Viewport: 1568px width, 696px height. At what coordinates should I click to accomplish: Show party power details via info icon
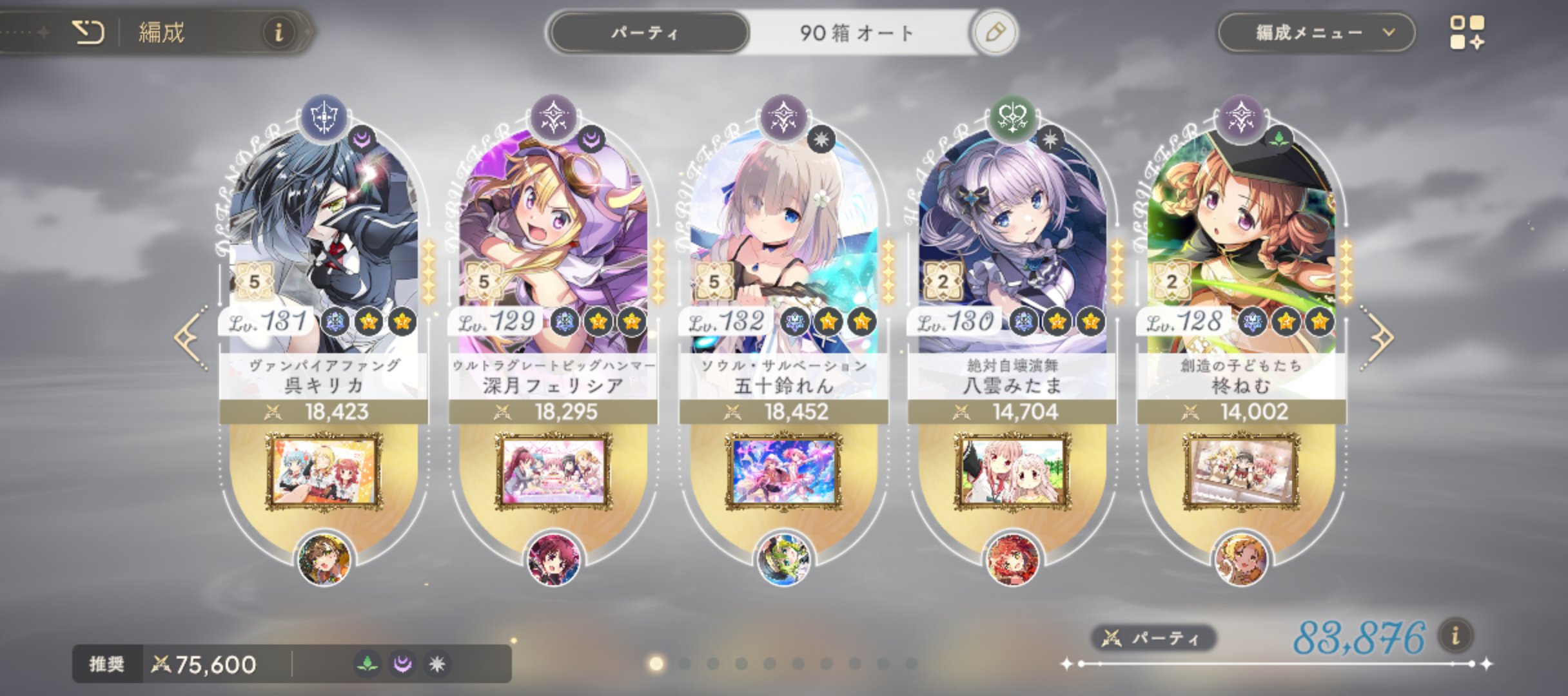[x=1455, y=637]
